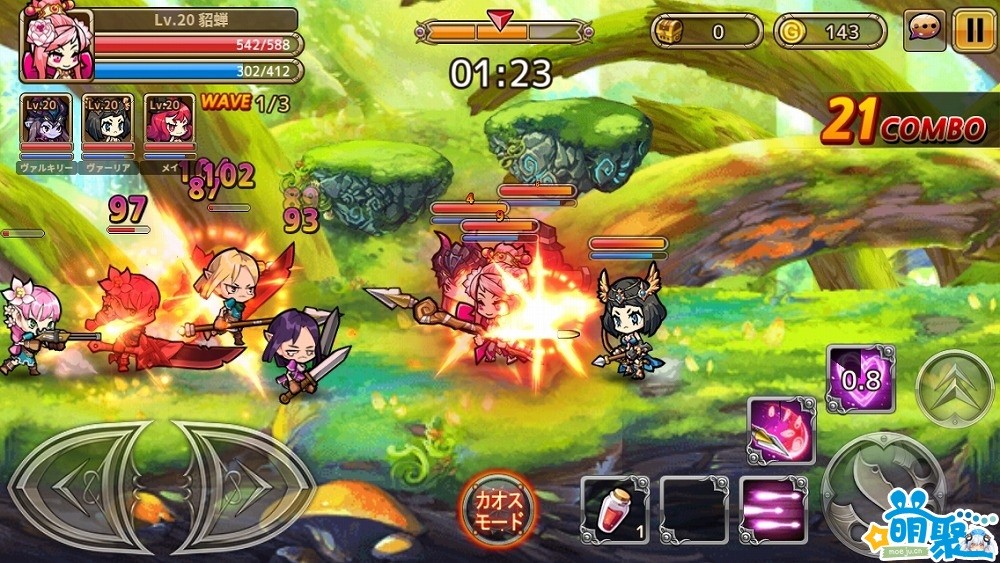Use the red health potion slot

tap(615, 509)
